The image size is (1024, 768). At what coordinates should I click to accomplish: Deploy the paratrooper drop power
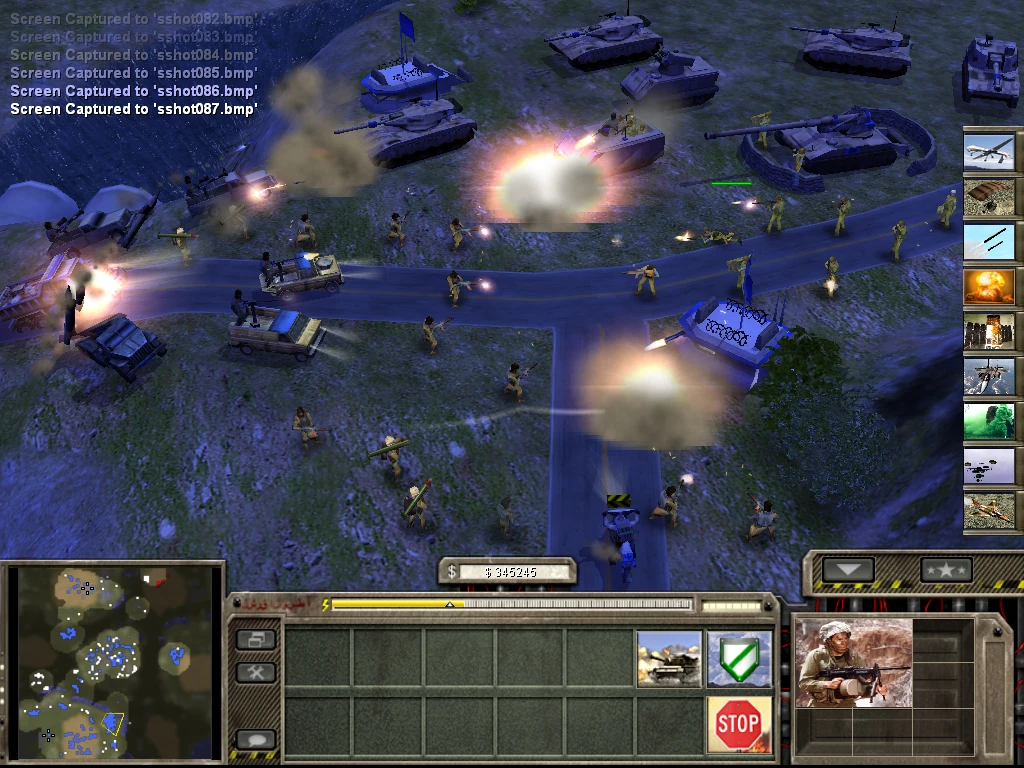(989, 466)
